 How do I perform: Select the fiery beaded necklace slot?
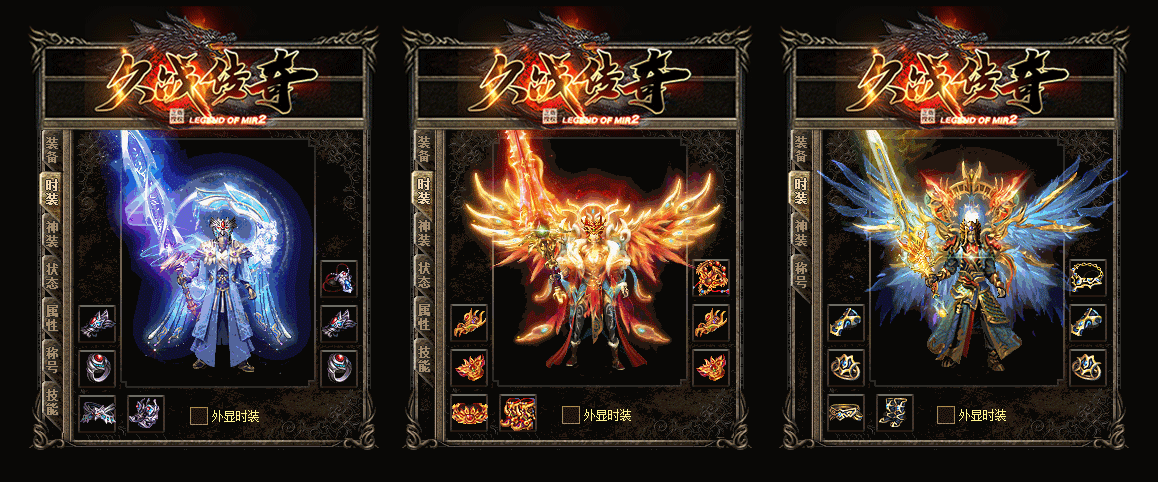[711, 278]
